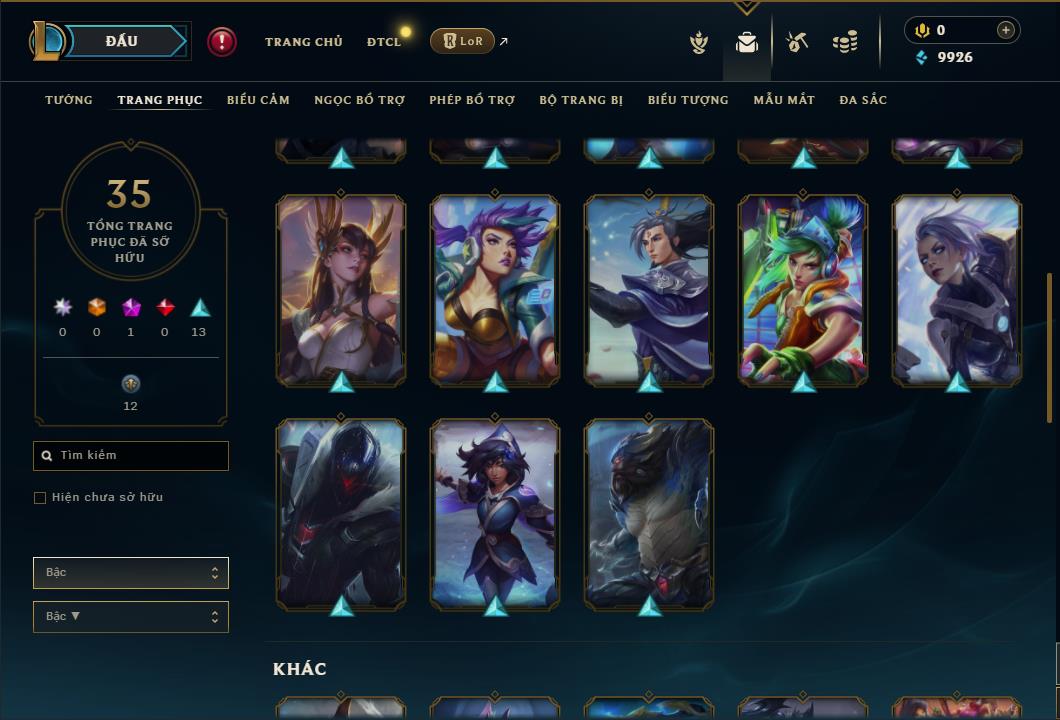Switch to the MẪU MẮT tab
The width and height of the screenshot is (1060, 720).
click(x=784, y=100)
